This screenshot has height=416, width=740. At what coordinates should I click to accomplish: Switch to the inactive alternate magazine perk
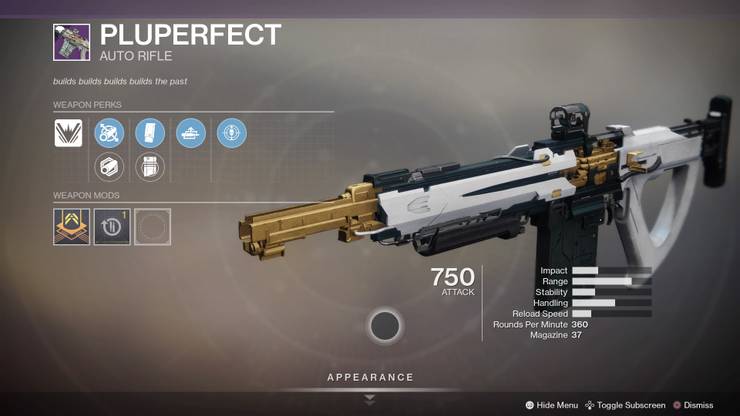tap(149, 167)
